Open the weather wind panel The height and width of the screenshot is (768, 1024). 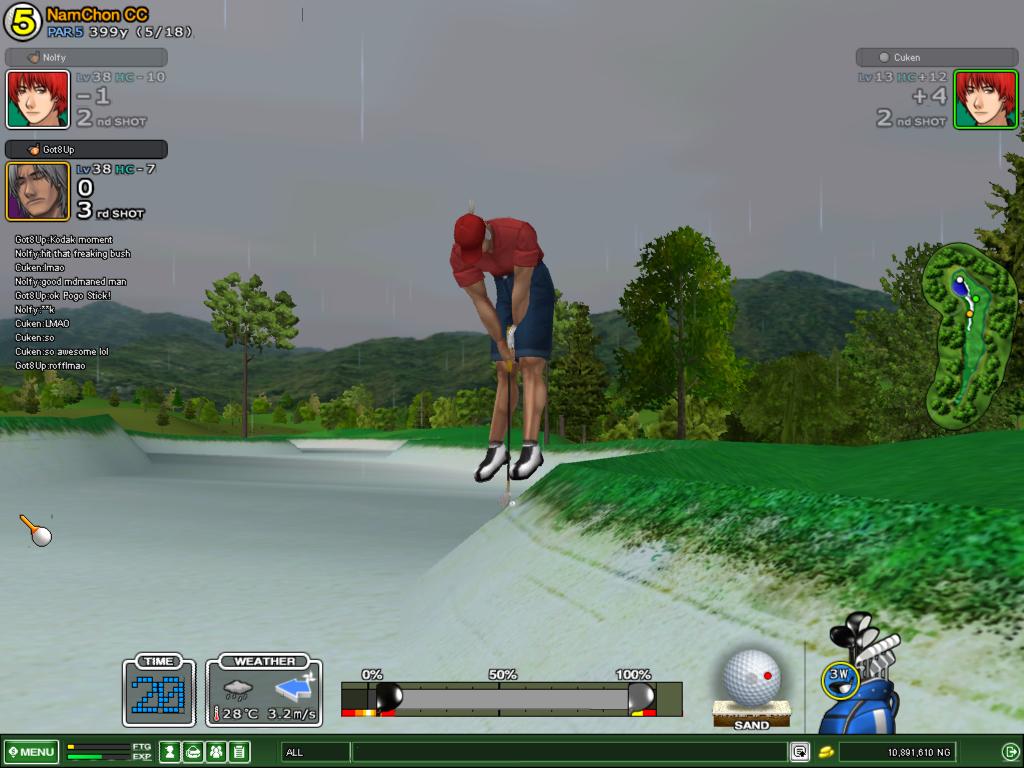pos(264,691)
